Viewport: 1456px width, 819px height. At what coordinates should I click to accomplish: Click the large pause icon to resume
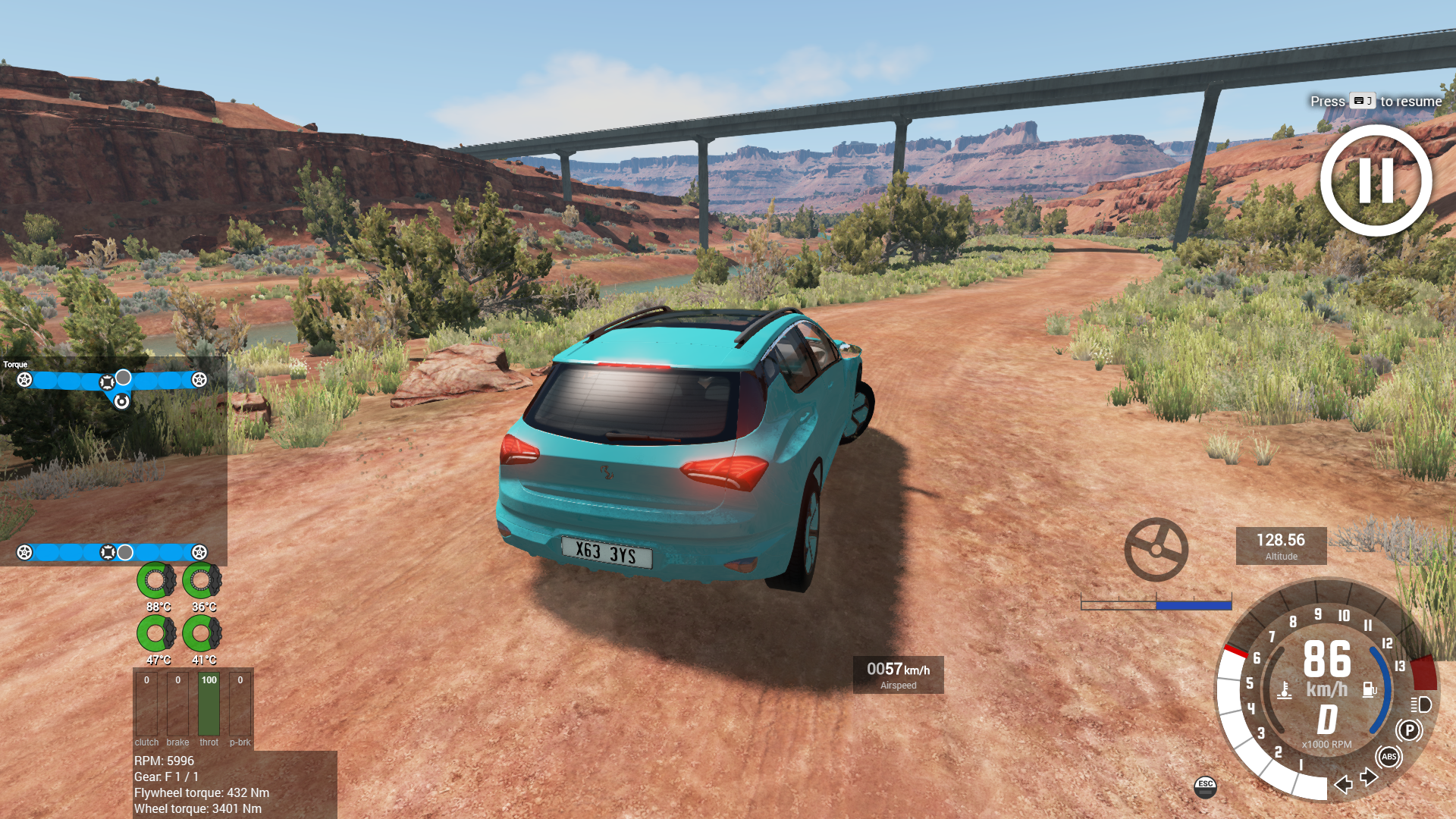pos(1376,180)
